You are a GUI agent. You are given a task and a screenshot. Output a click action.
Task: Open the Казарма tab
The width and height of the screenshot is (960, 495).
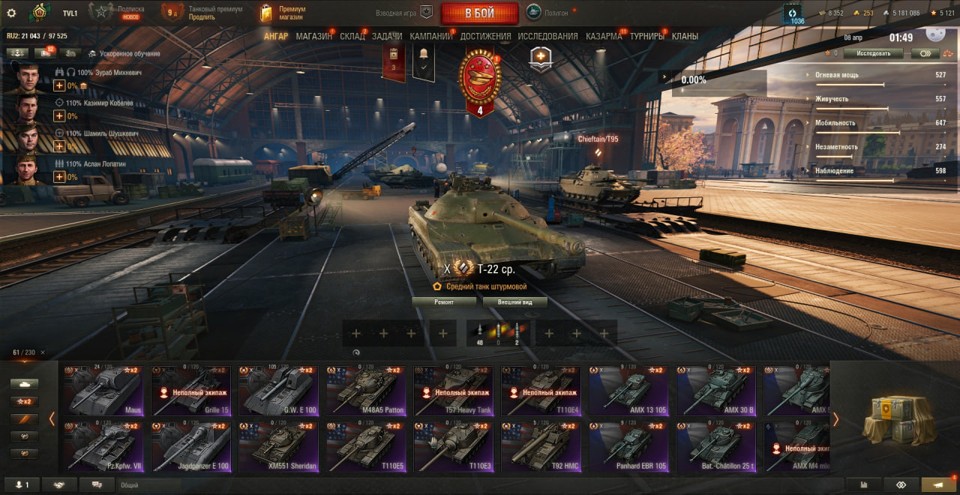click(604, 36)
